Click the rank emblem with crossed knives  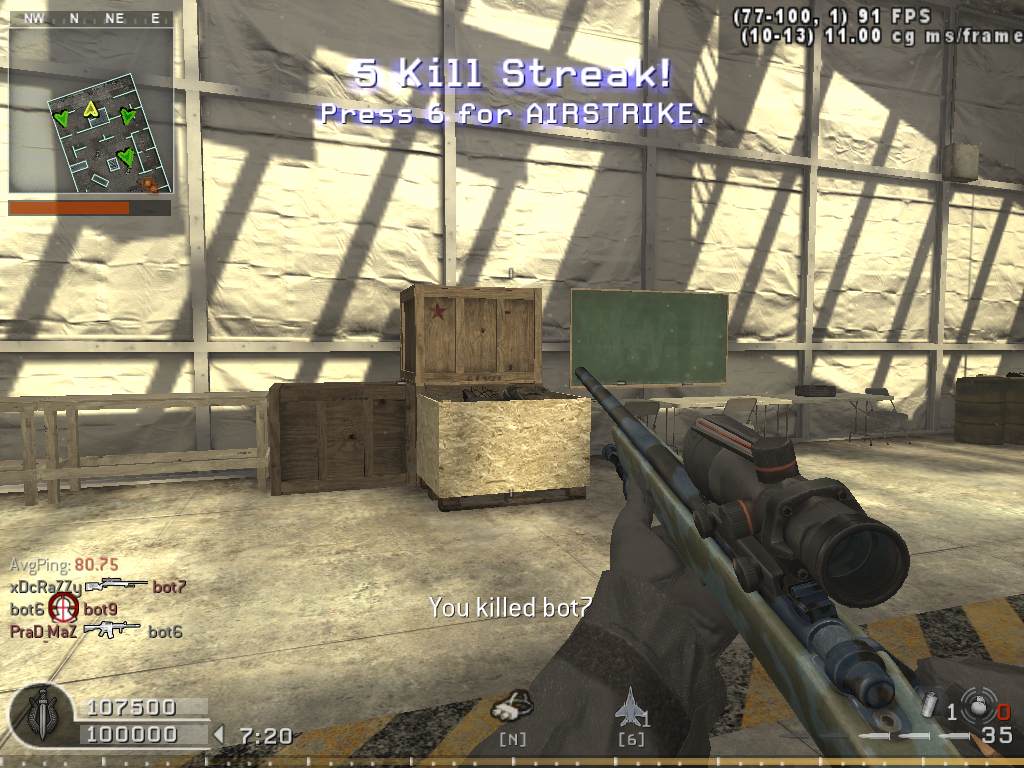[x=40, y=714]
